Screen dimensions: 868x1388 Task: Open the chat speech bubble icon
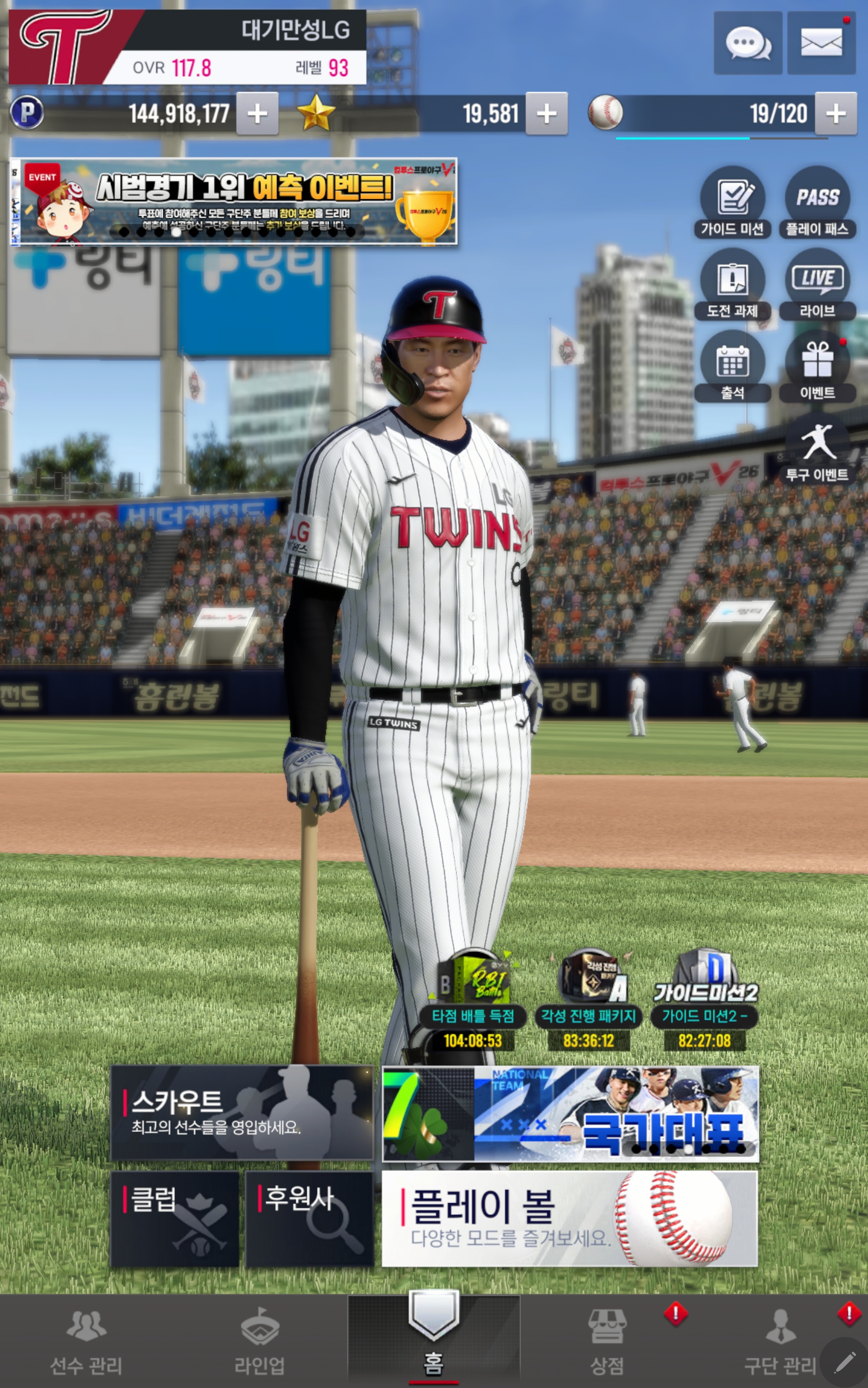click(748, 43)
